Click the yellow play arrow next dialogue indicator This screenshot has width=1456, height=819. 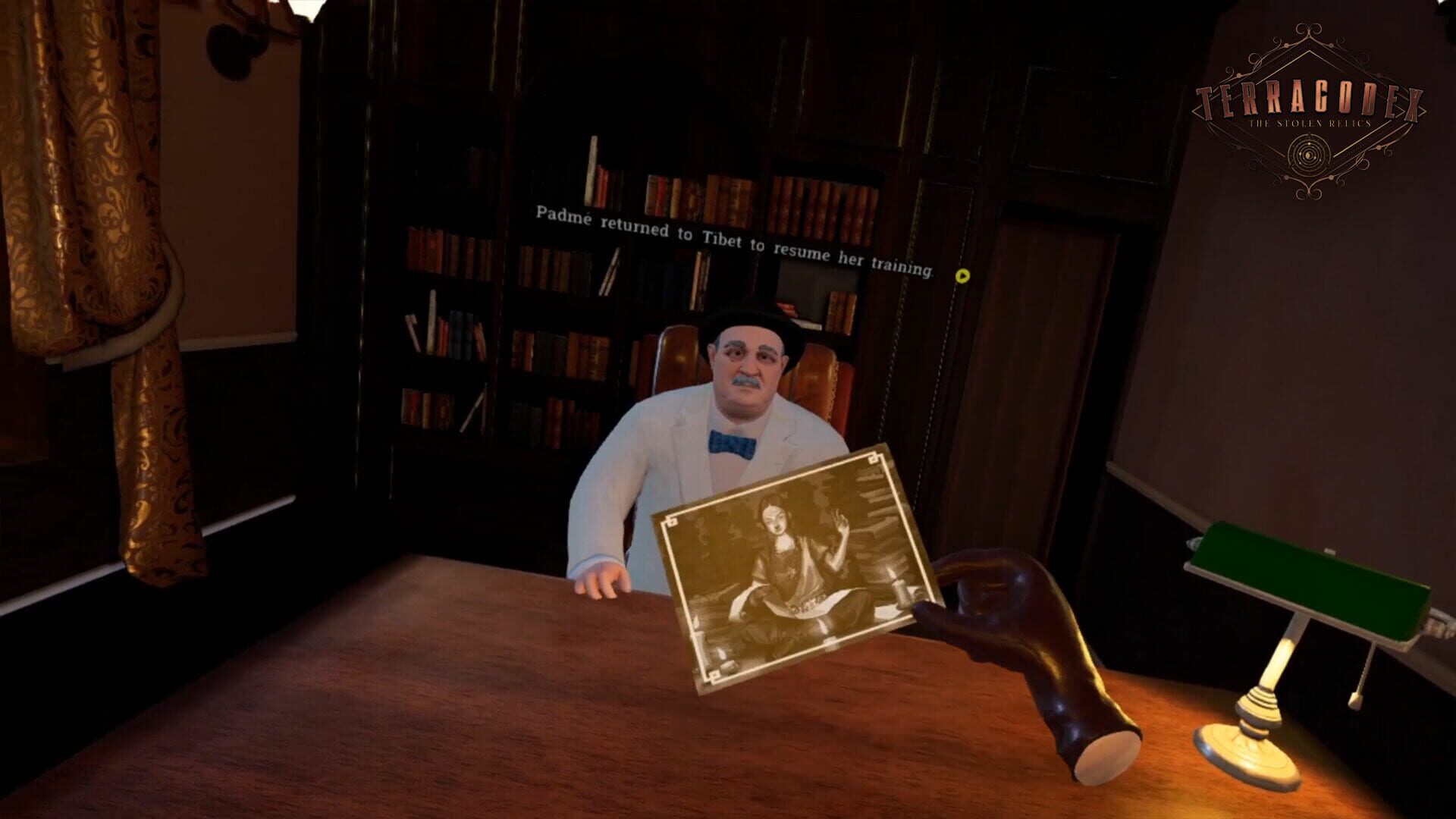coord(964,275)
